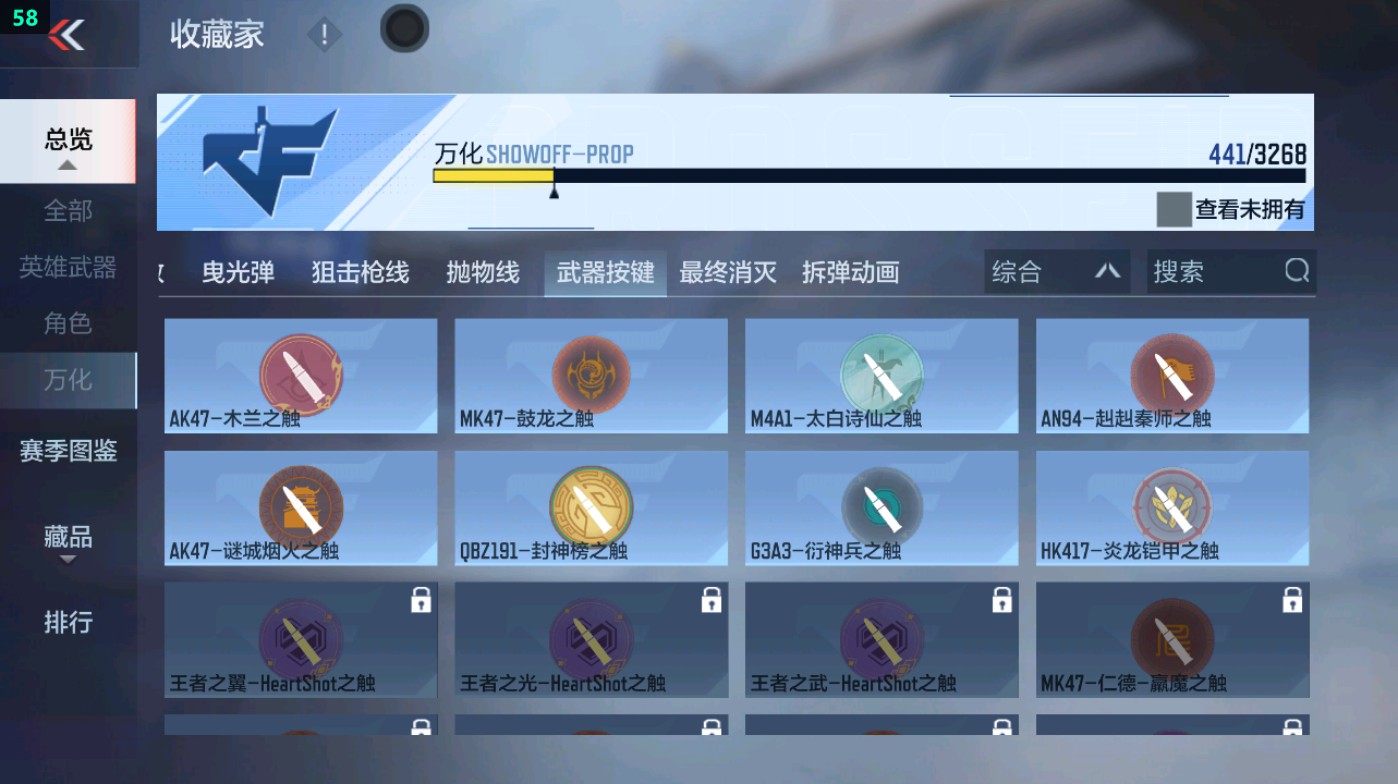Click the HK417-炎龙铠甲之触 crosshair emblem
Viewport: 1398px width, 784px height.
click(x=1171, y=503)
